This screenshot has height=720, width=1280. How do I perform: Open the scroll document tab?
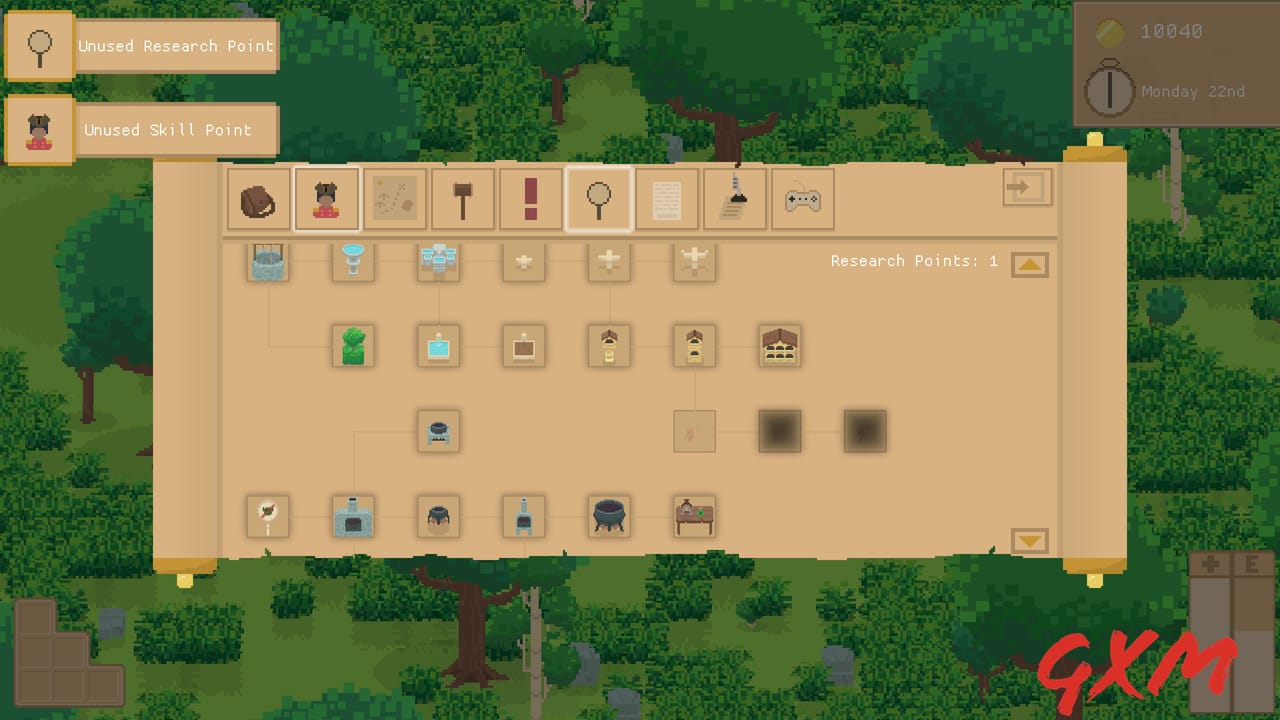[667, 199]
